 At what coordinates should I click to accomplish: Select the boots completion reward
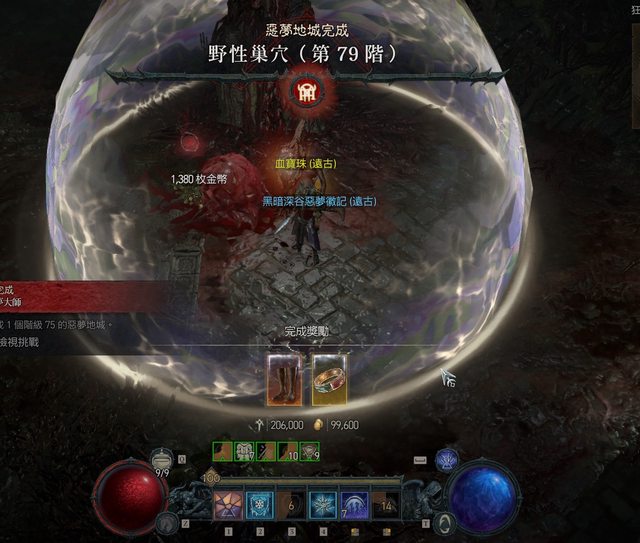click(285, 378)
